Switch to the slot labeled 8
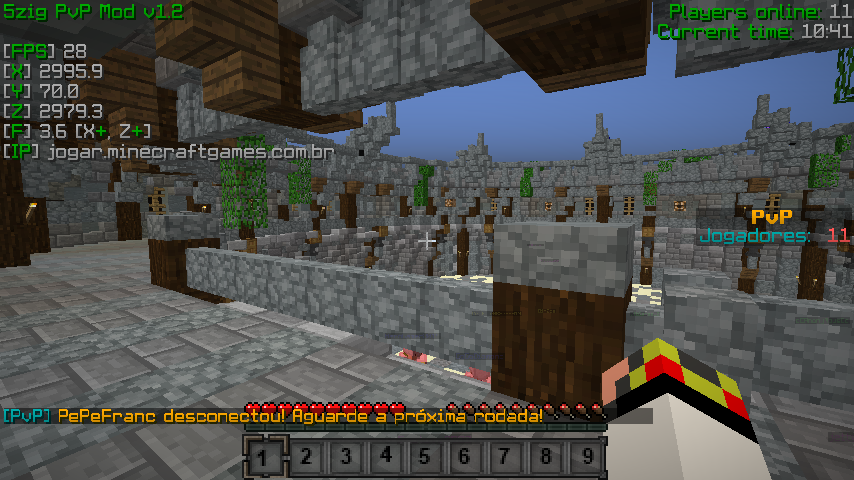 point(545,458)
